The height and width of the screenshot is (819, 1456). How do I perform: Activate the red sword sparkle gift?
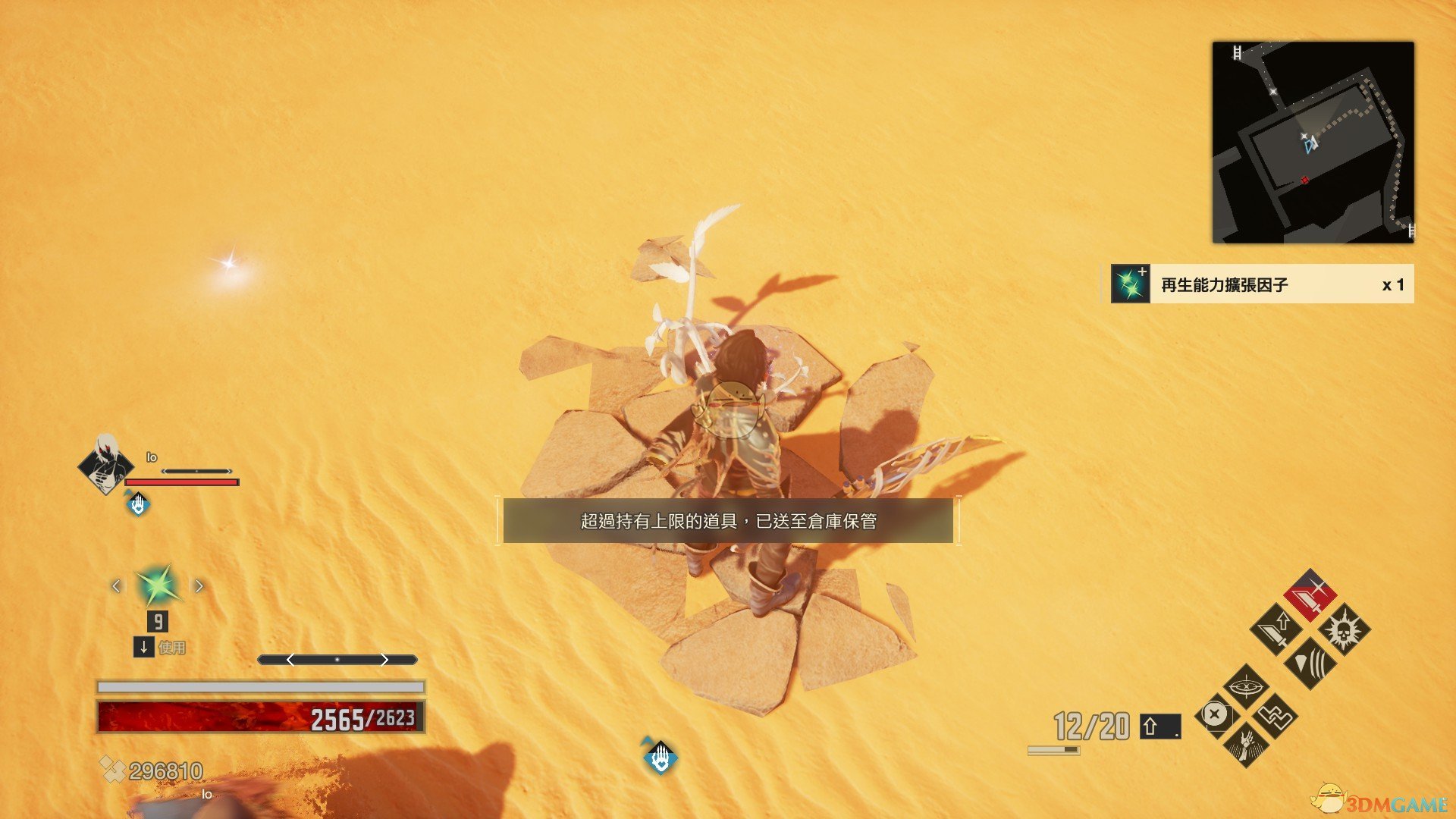pos(1310,595)
